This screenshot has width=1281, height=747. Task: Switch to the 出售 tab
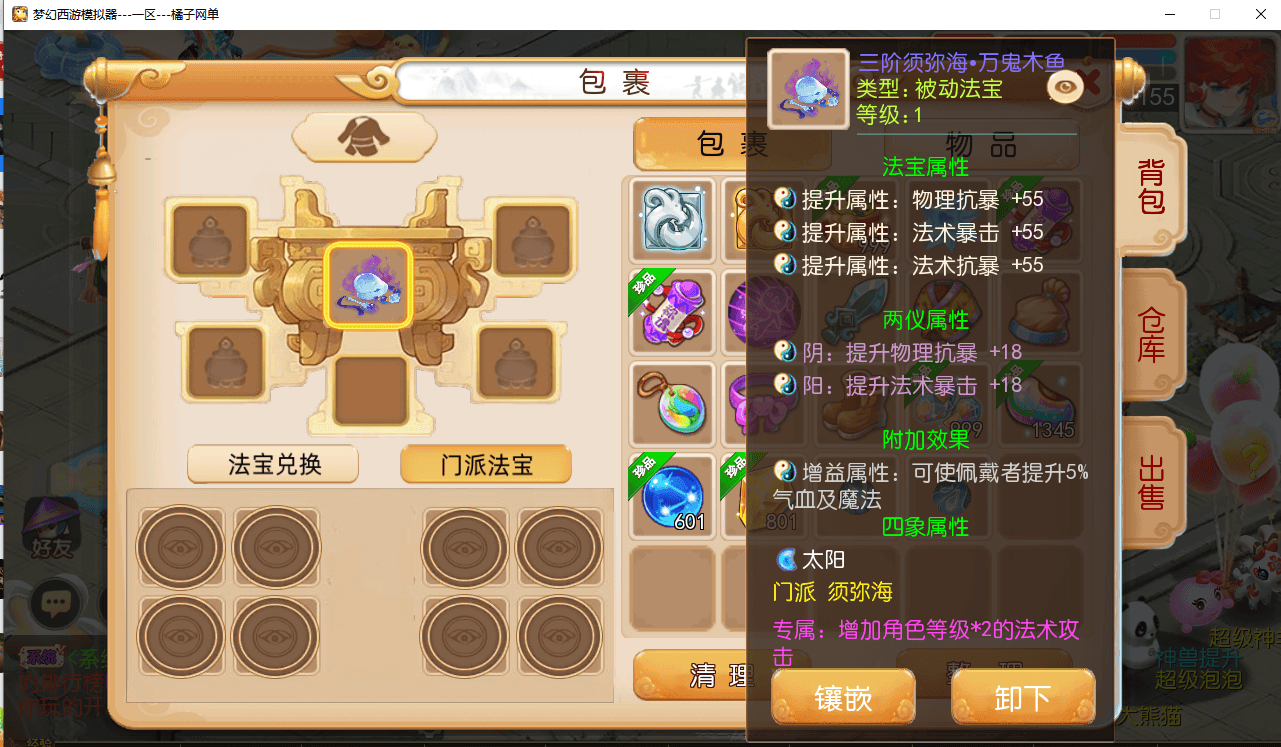(x=1150, y=483)
